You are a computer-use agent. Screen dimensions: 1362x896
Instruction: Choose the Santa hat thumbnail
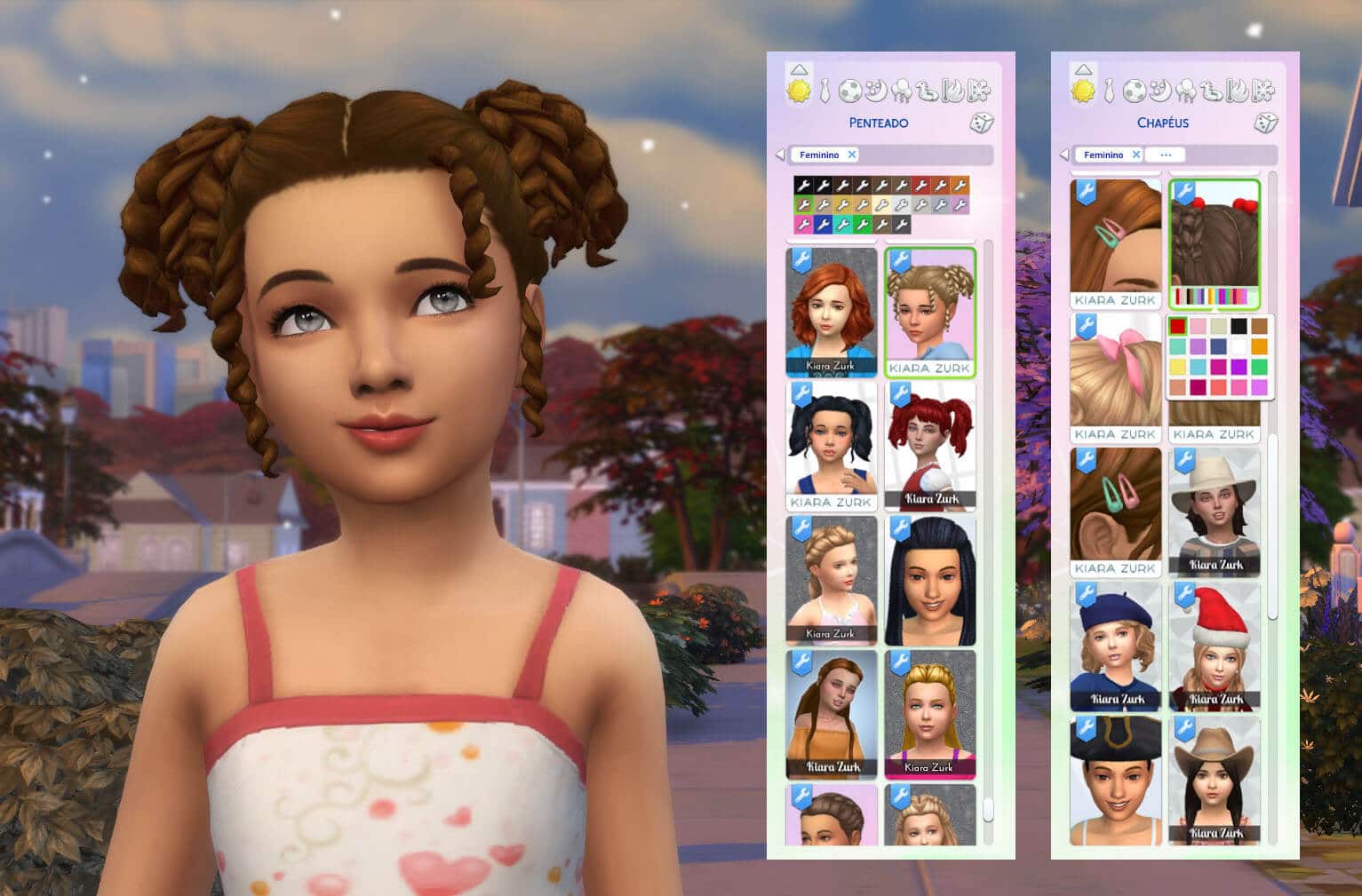[1214, 646]
